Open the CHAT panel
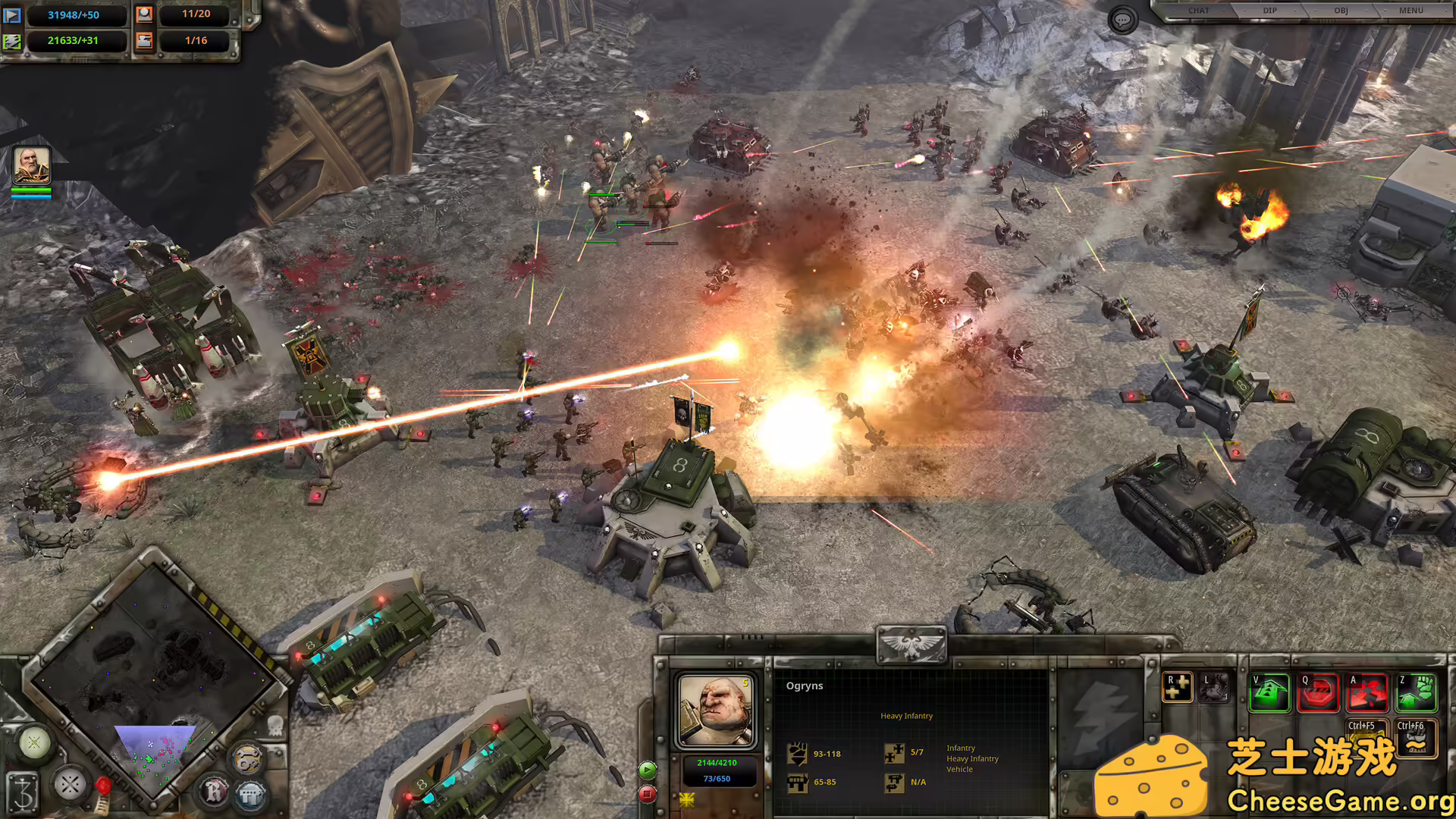1456x819 pixels. click(1199, 11)
